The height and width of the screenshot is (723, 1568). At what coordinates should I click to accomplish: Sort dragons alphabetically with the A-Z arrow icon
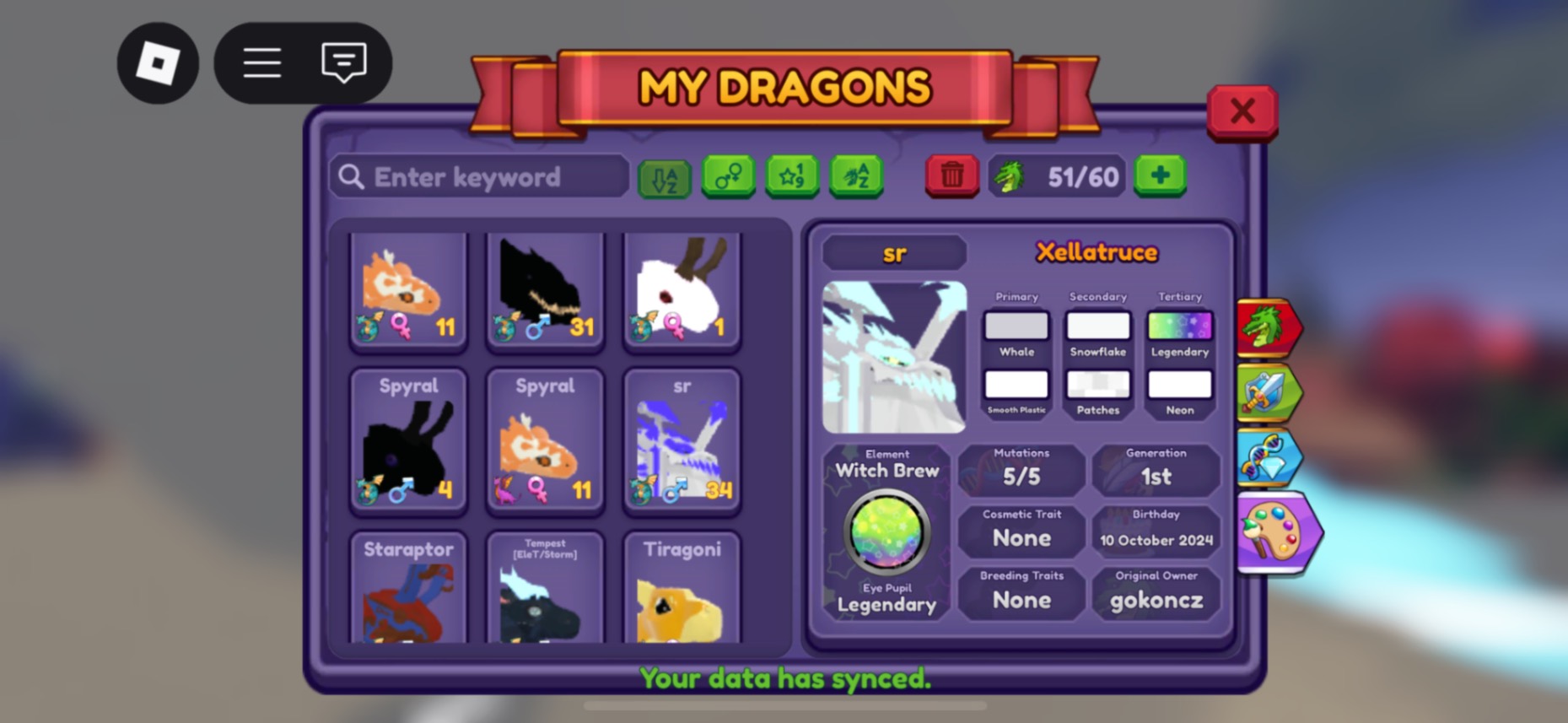point(664,176)
